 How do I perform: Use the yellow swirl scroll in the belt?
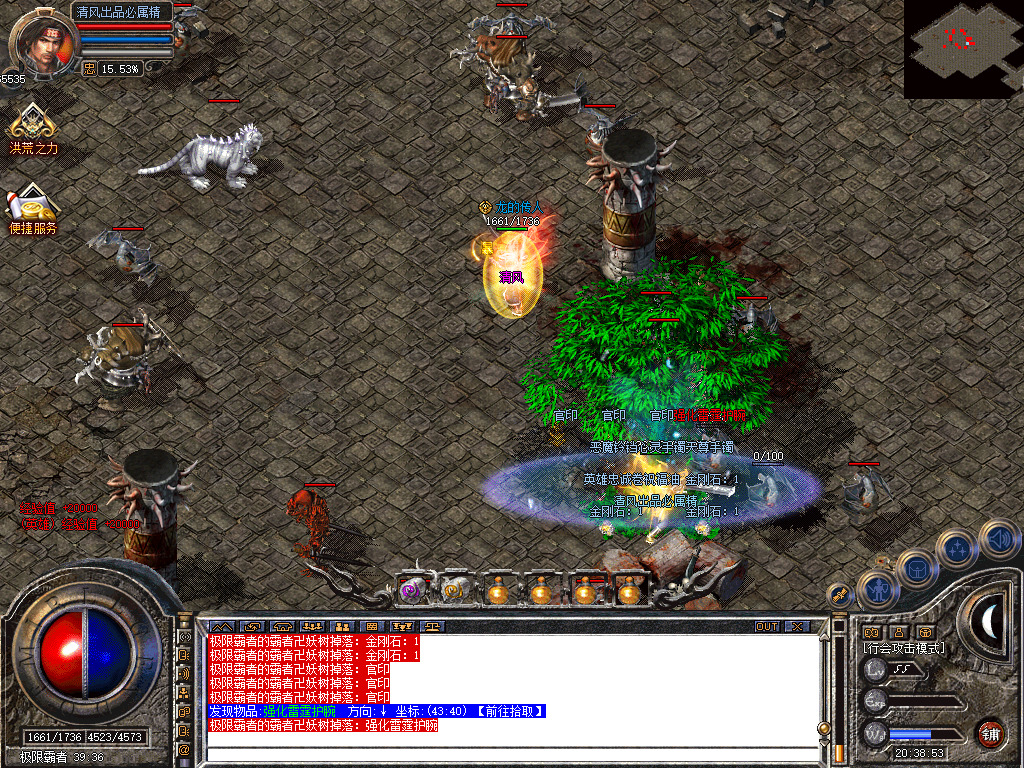(454, 591)
